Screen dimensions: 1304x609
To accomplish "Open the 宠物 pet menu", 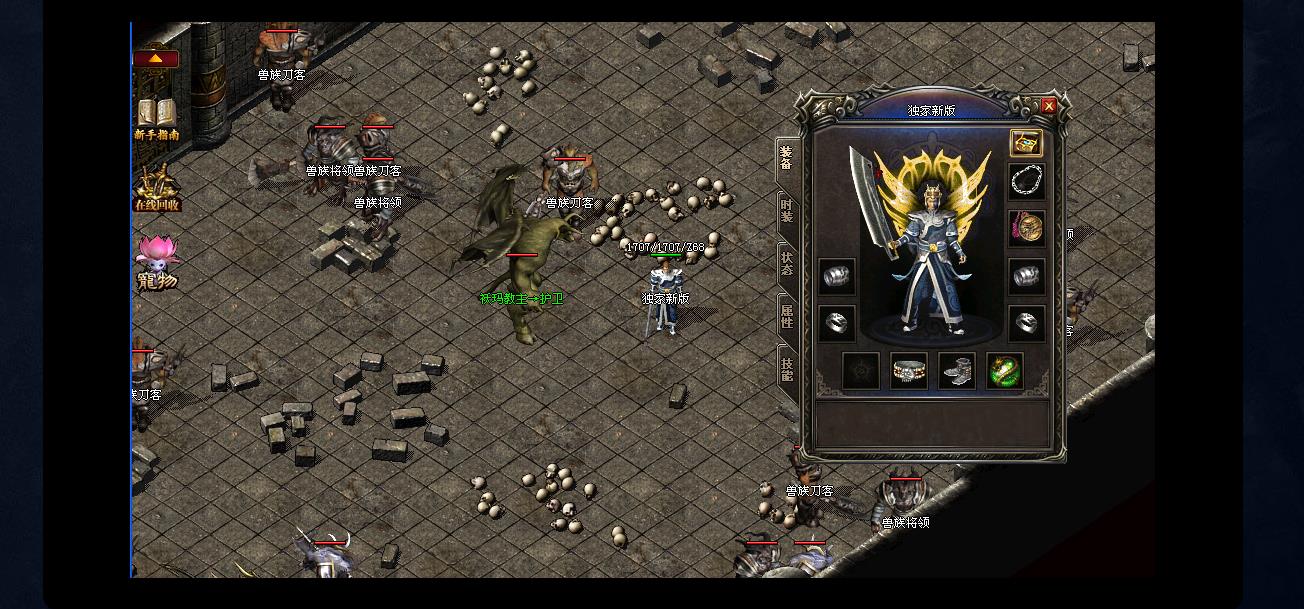I will pos(157,263).
